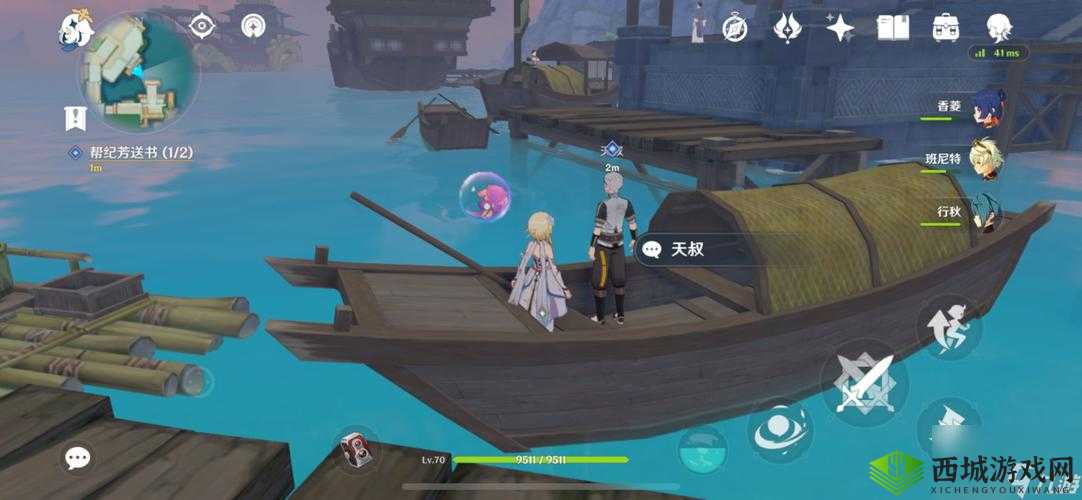Switch to party member 班尼特
This screenshot has height=500, width=1082.
(985, 160)
